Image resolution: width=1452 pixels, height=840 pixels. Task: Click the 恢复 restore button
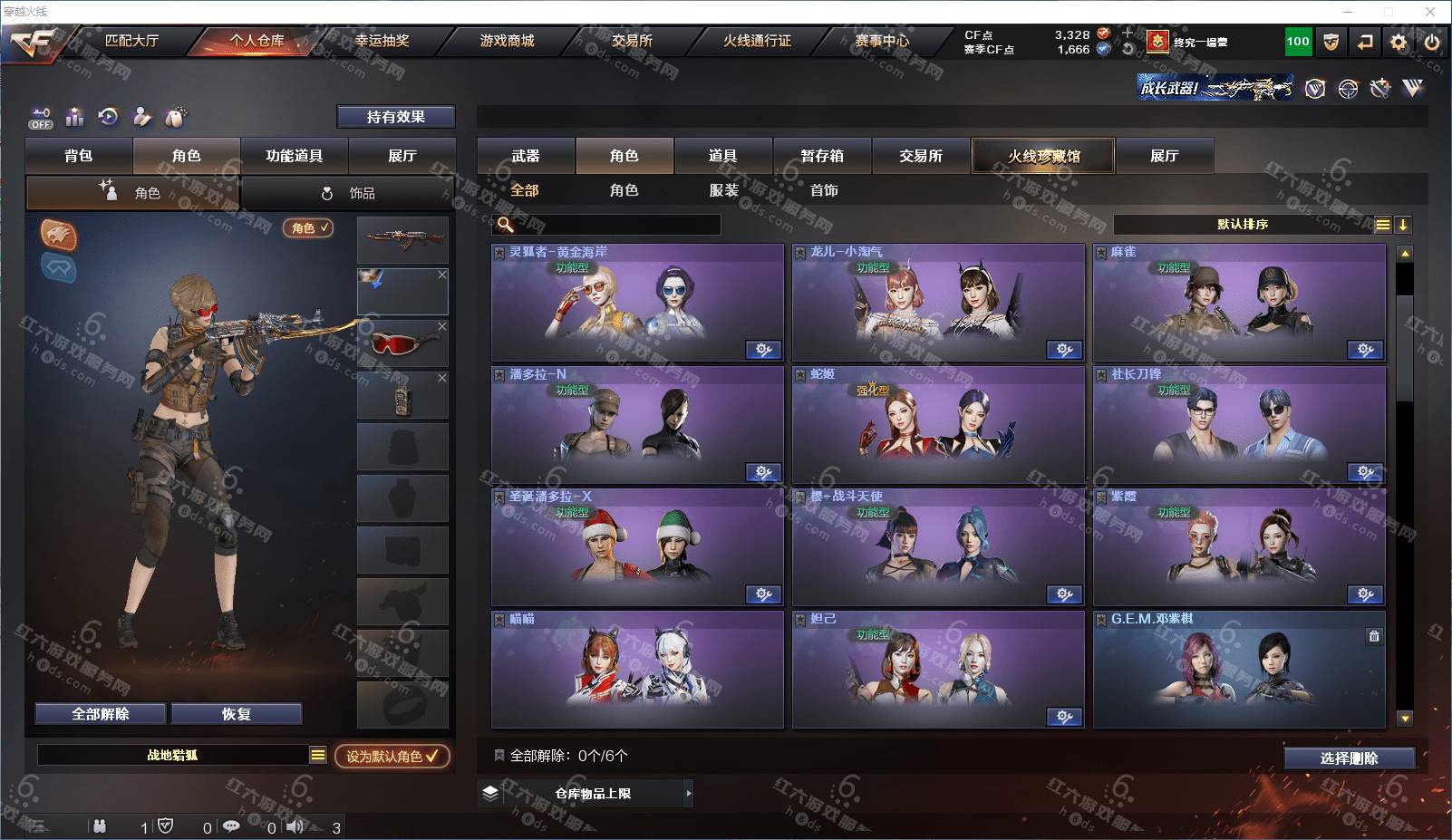(x=236, y=714)
